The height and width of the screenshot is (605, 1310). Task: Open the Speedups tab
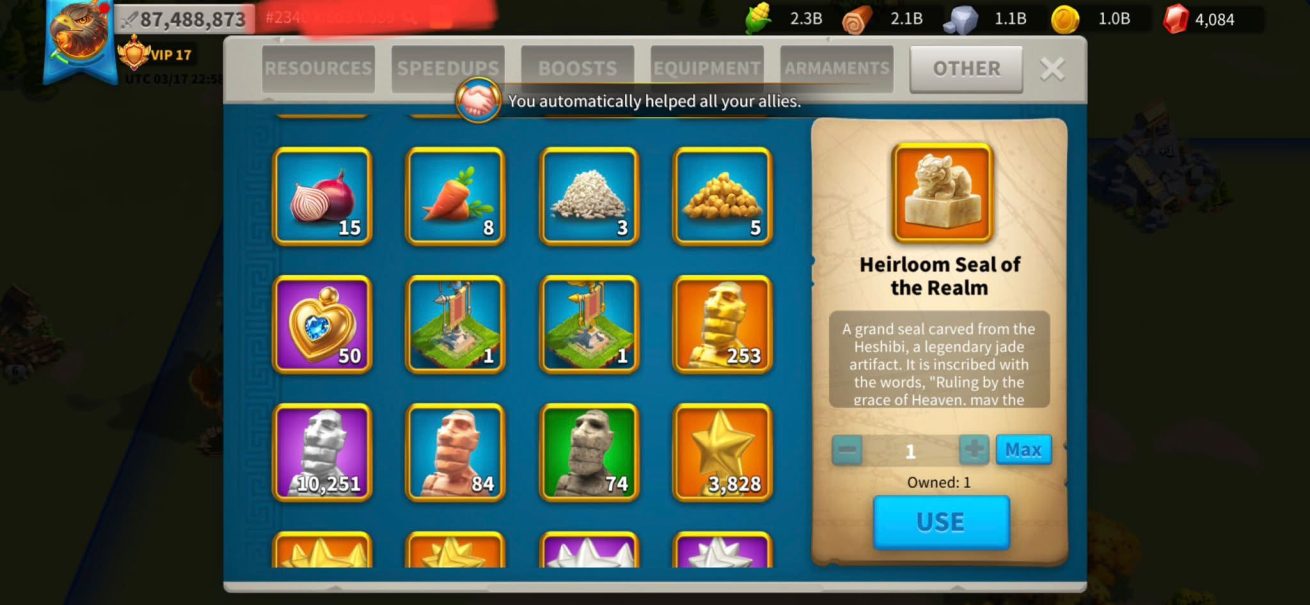[447, 69]
